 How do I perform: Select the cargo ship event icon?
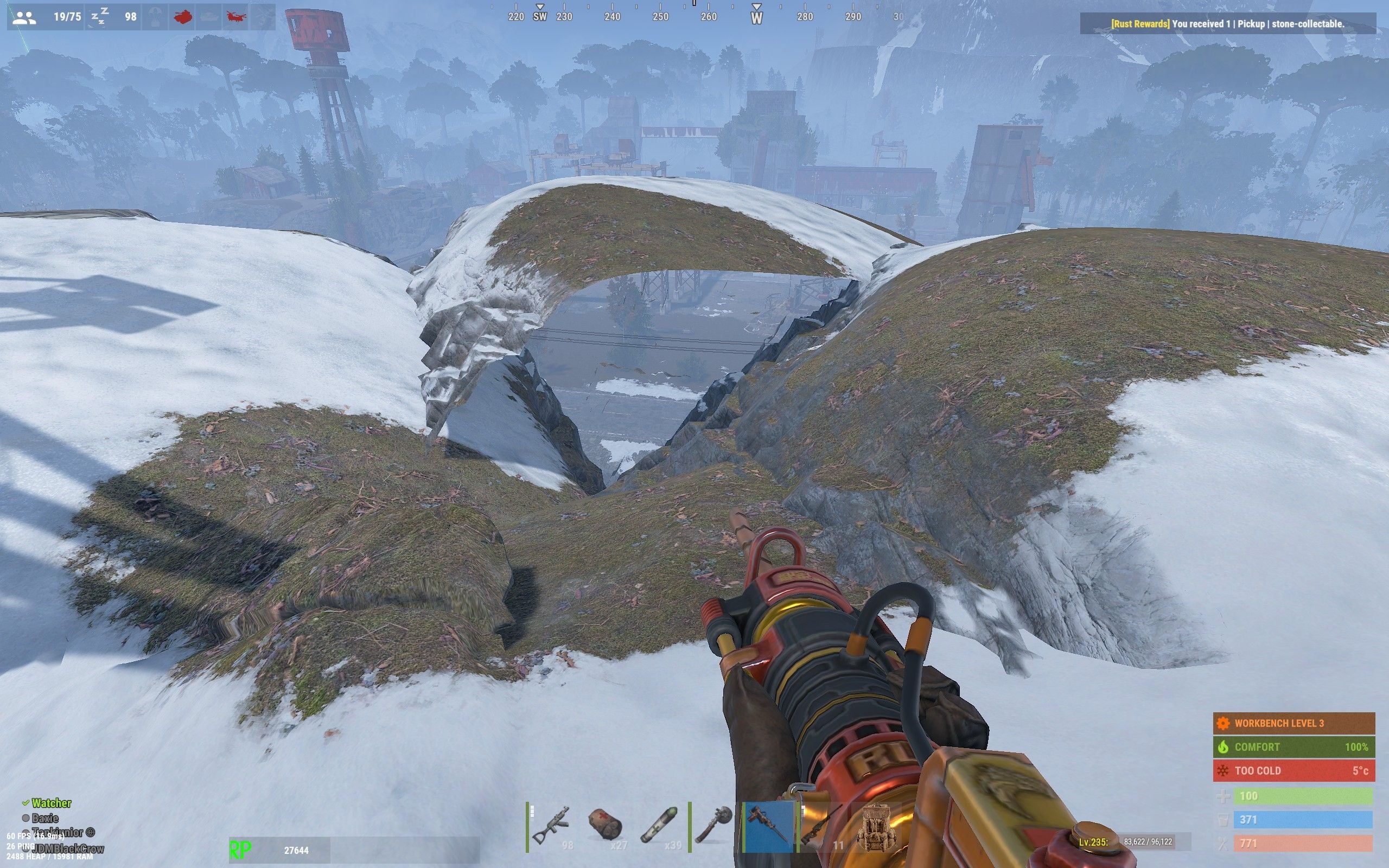209,17
